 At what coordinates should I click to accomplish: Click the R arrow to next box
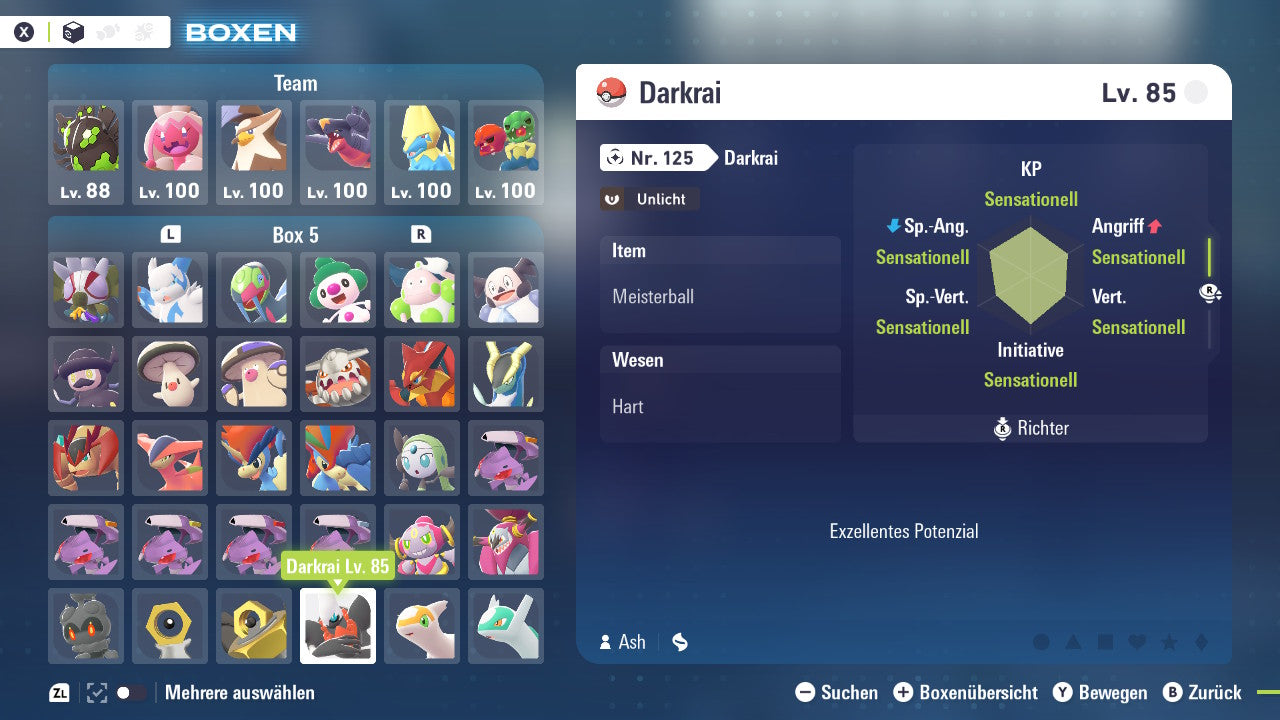[x=420, y=235]
